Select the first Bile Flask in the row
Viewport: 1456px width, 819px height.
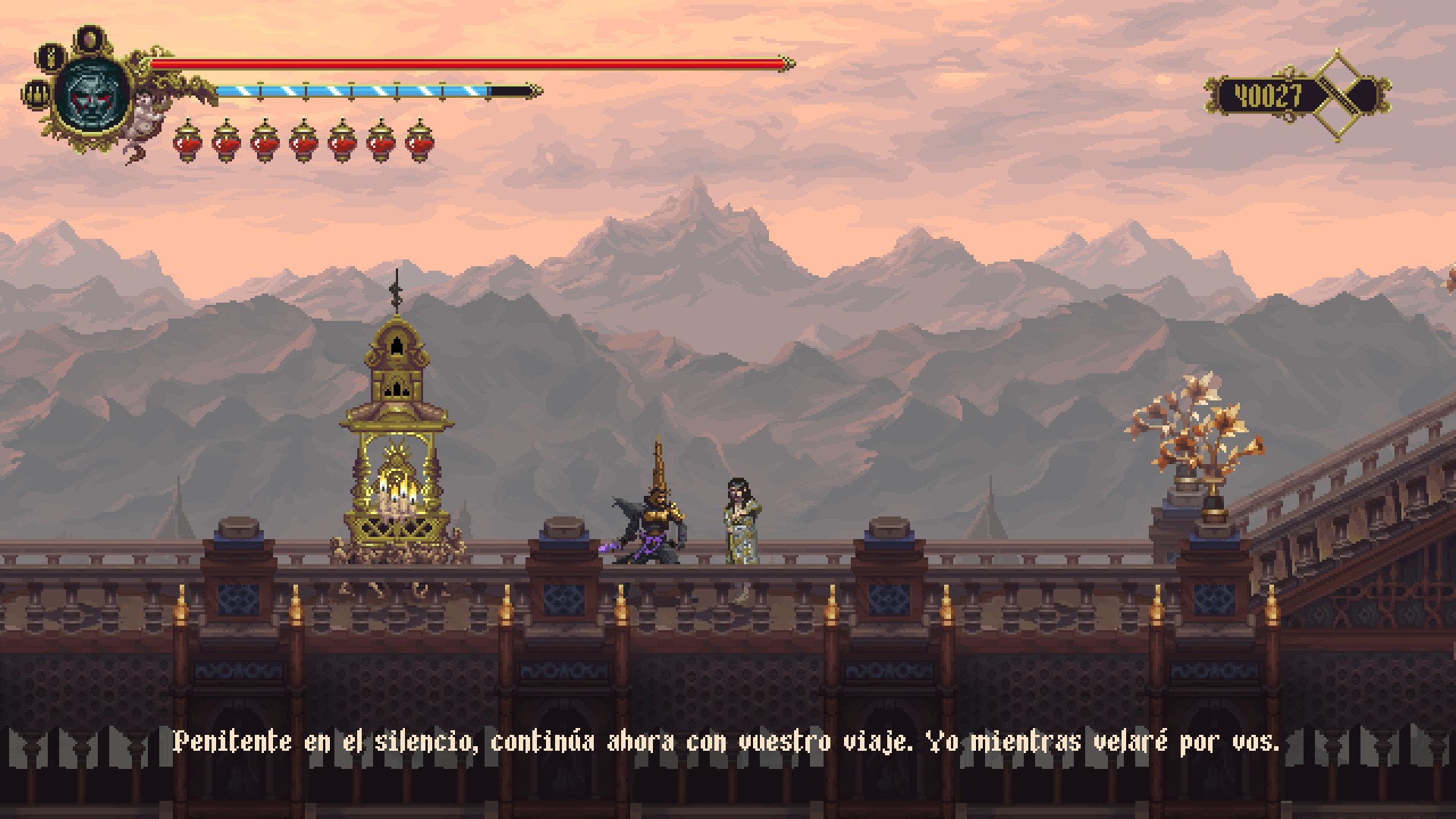(187, 142)
